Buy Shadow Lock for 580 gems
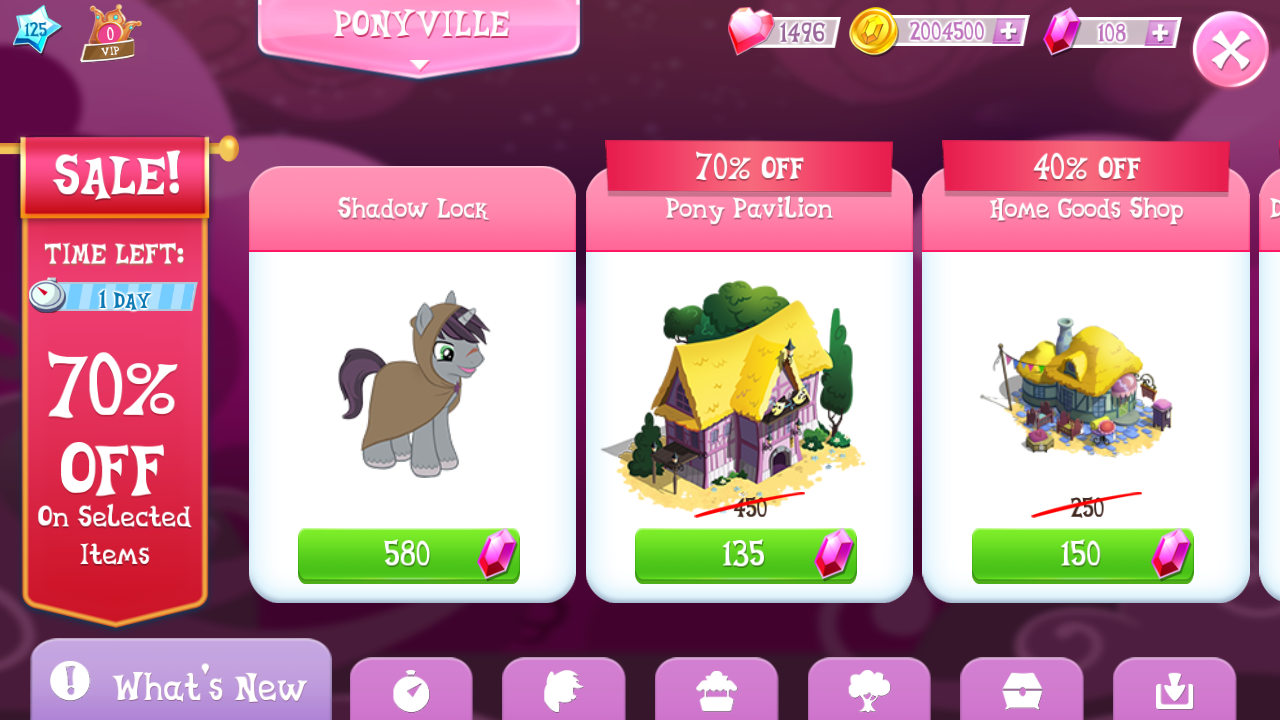1280x720 pixels. click(408, 555)
